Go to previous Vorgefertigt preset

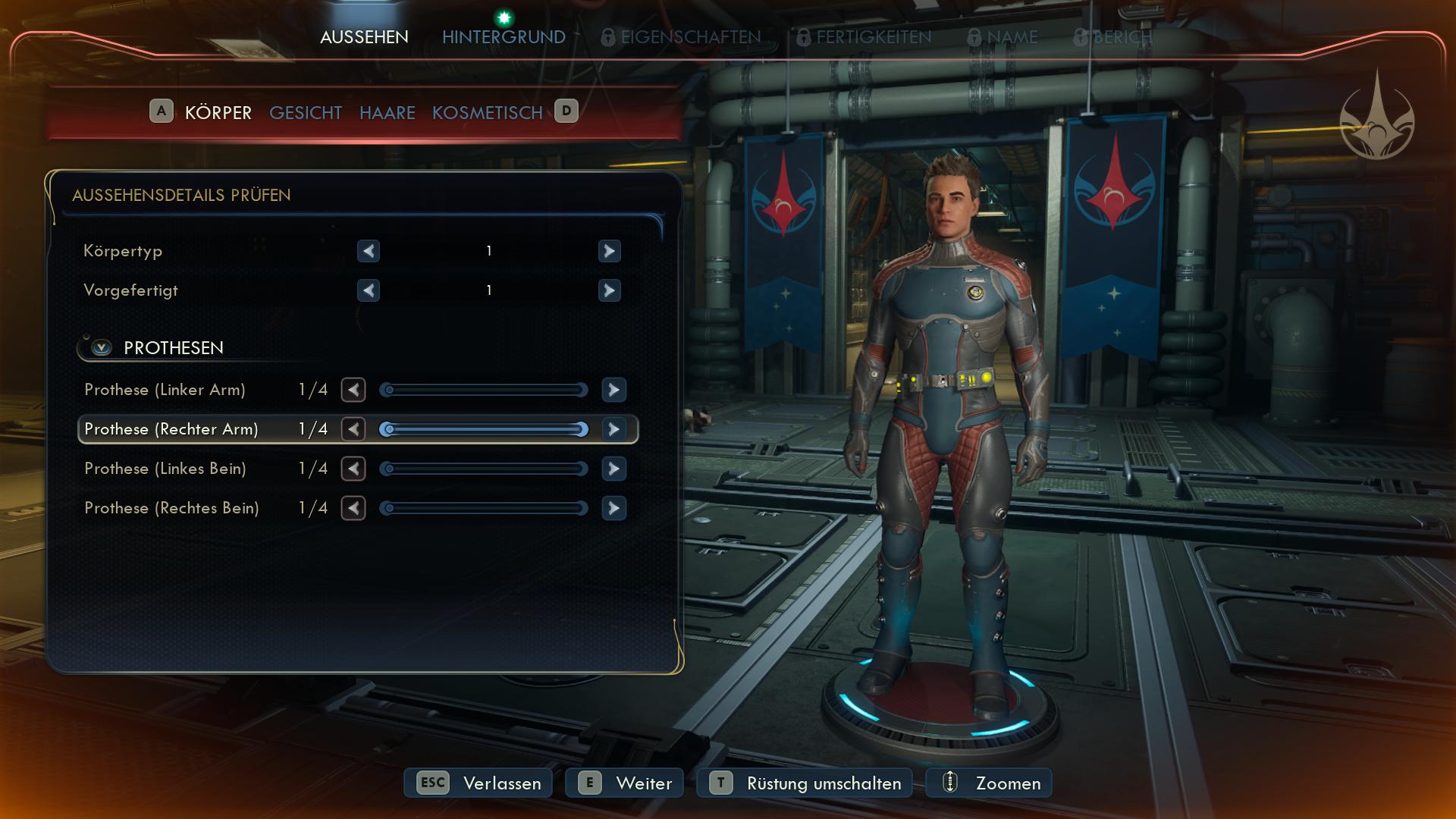pos(369,290)
